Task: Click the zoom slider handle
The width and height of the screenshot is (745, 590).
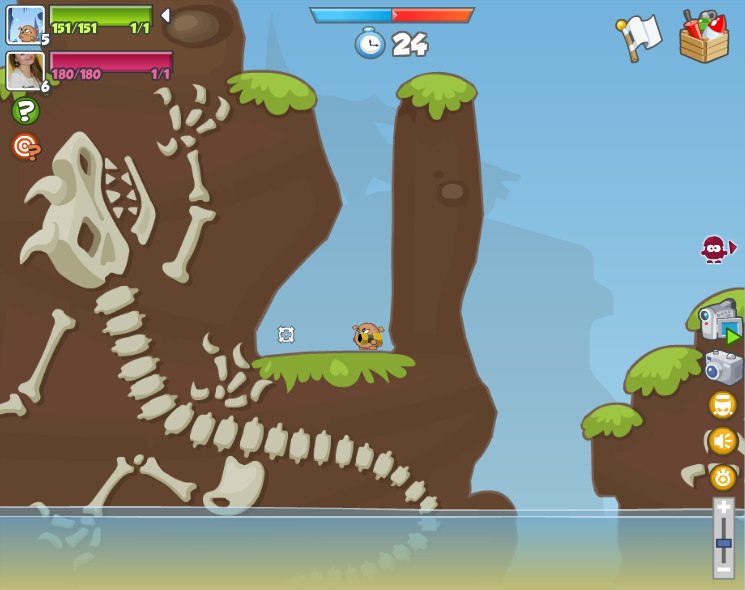Action: (x=723, y=544)
